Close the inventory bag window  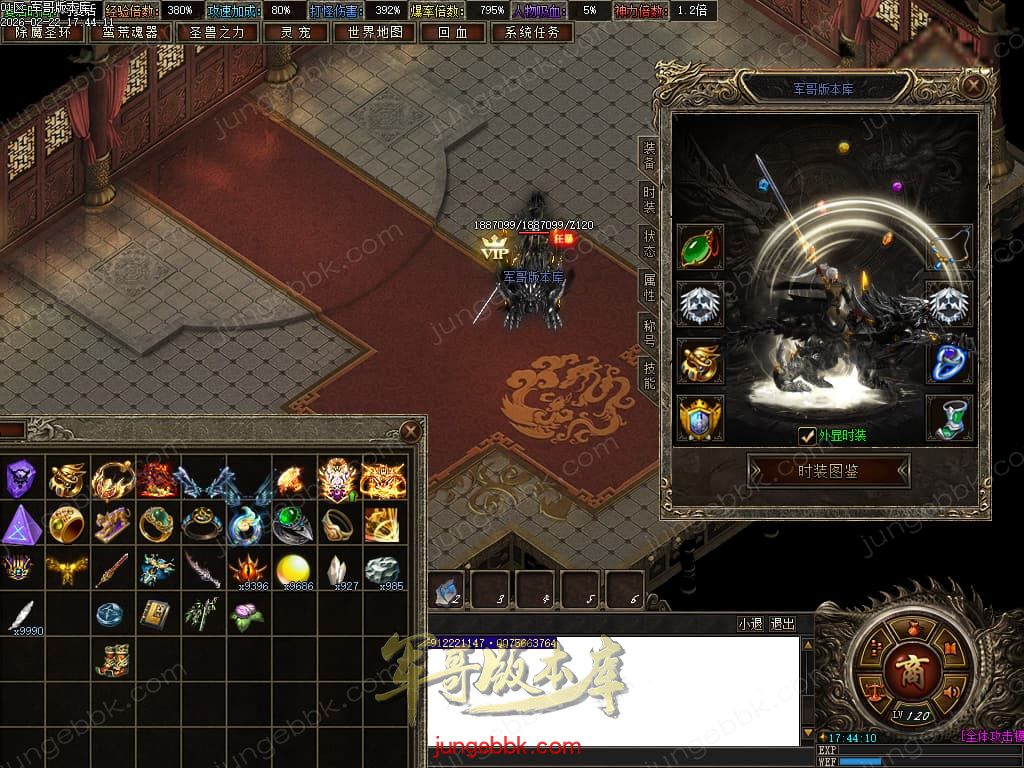(x=410, y=431)
